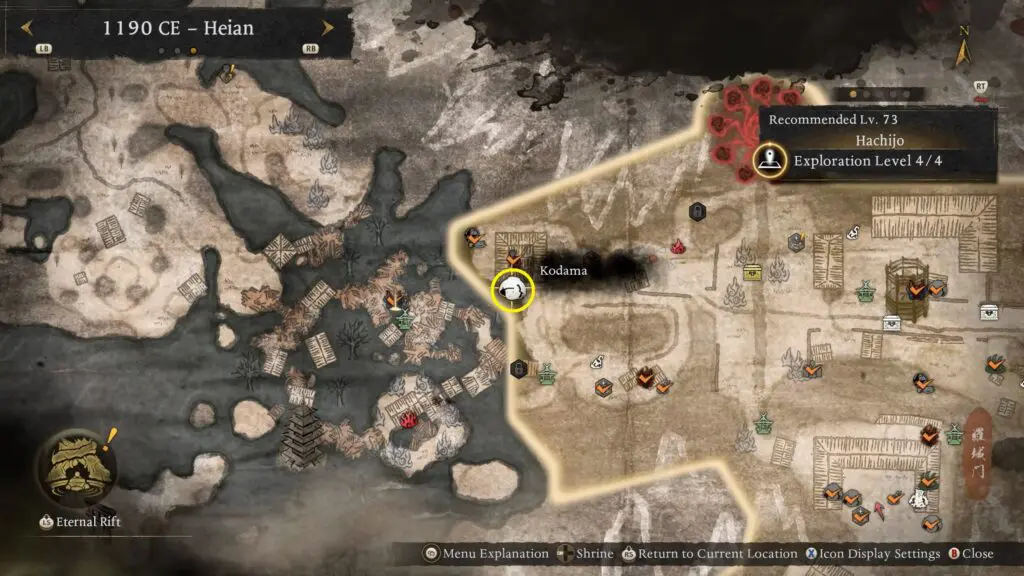This screenshot has width=1024, height=576.
Task: Select the padlock hexagon marker below Hachijo panel
Action: click(x=698, y=211)
